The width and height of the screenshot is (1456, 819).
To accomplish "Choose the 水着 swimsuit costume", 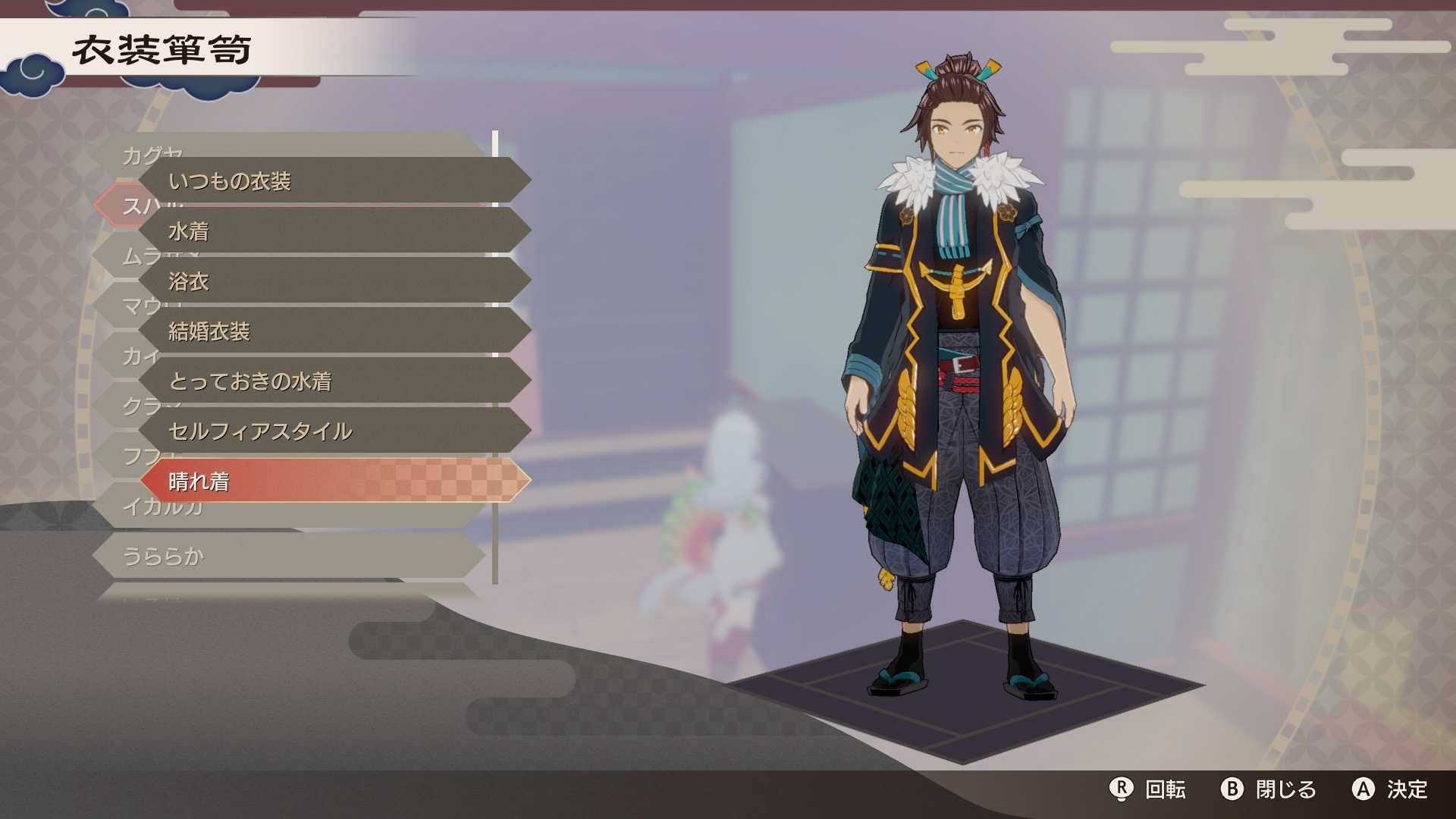I will coord(334,231).
